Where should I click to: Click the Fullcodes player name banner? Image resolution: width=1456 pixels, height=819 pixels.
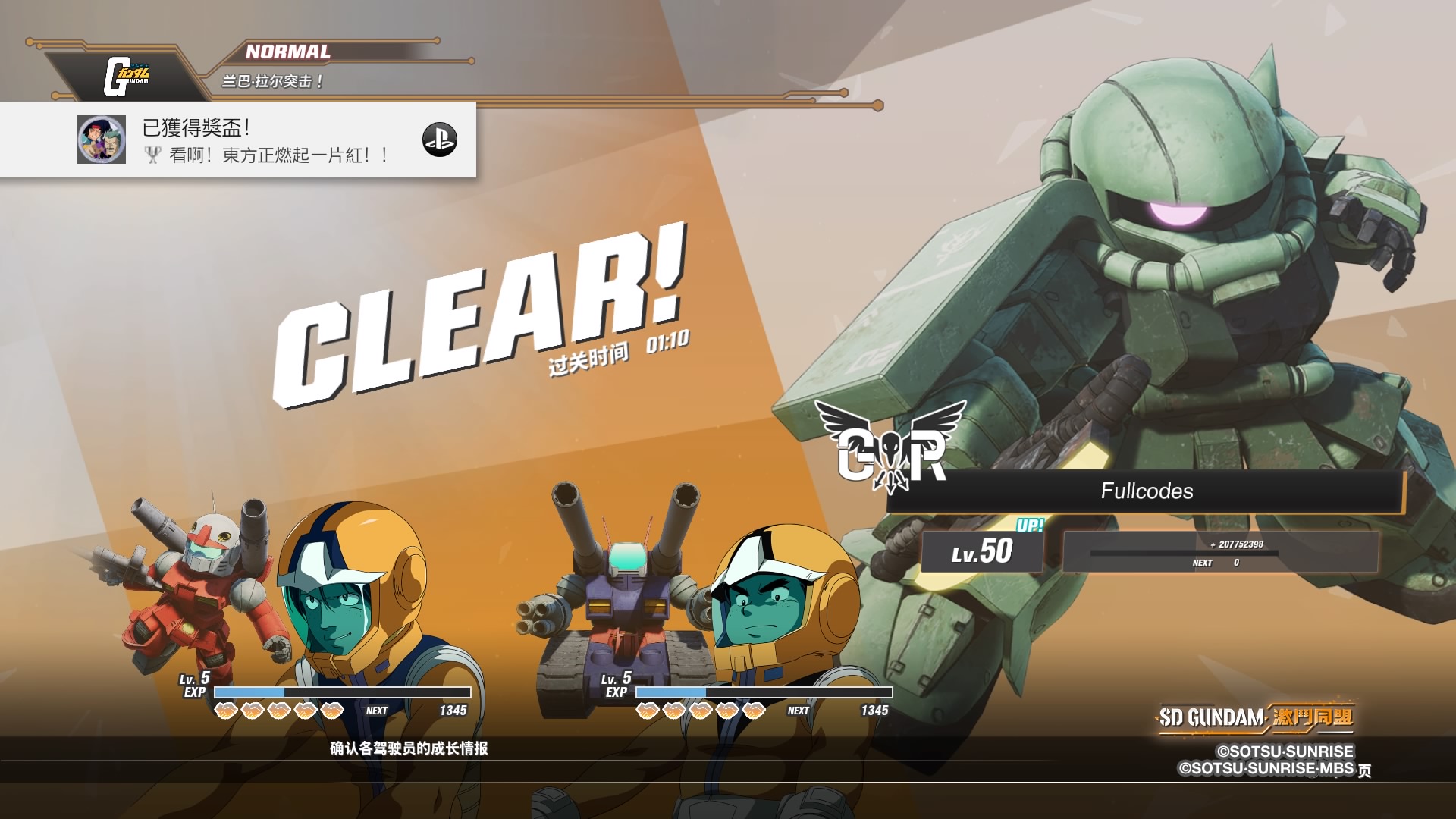coord(1146,491)
